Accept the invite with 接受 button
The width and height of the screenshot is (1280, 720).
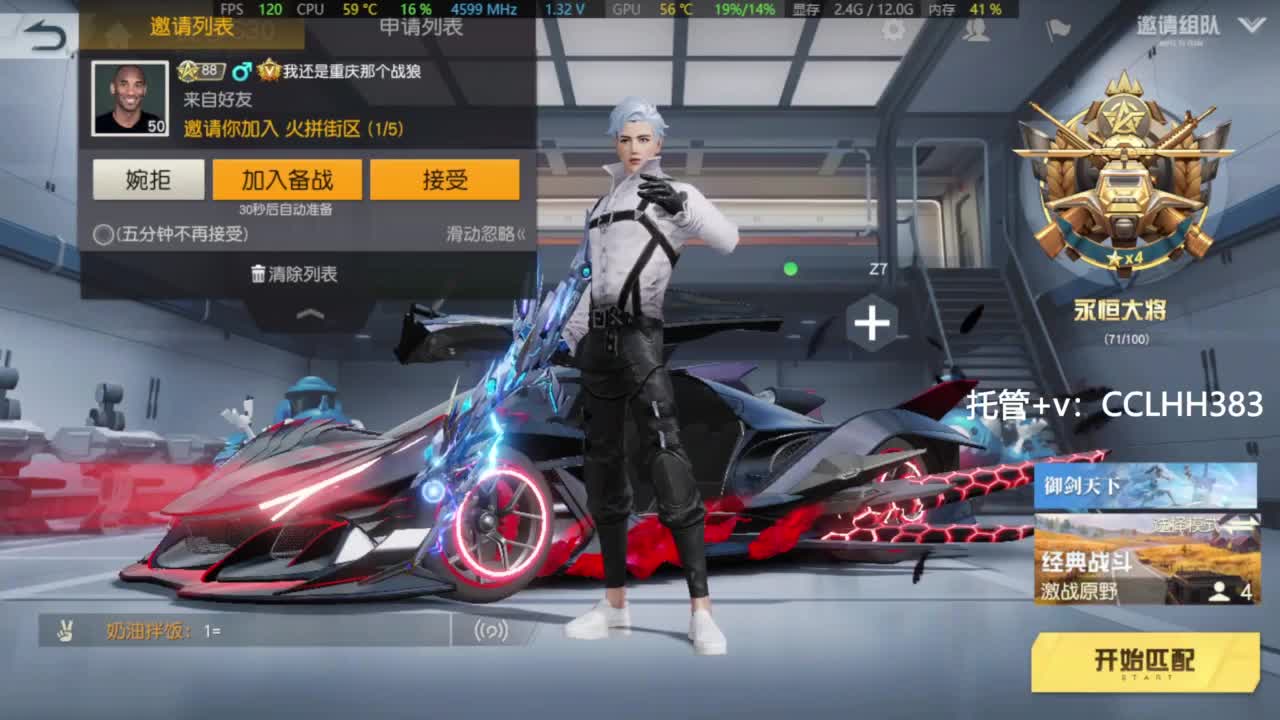pyautogui.click(x=447, y=180)
